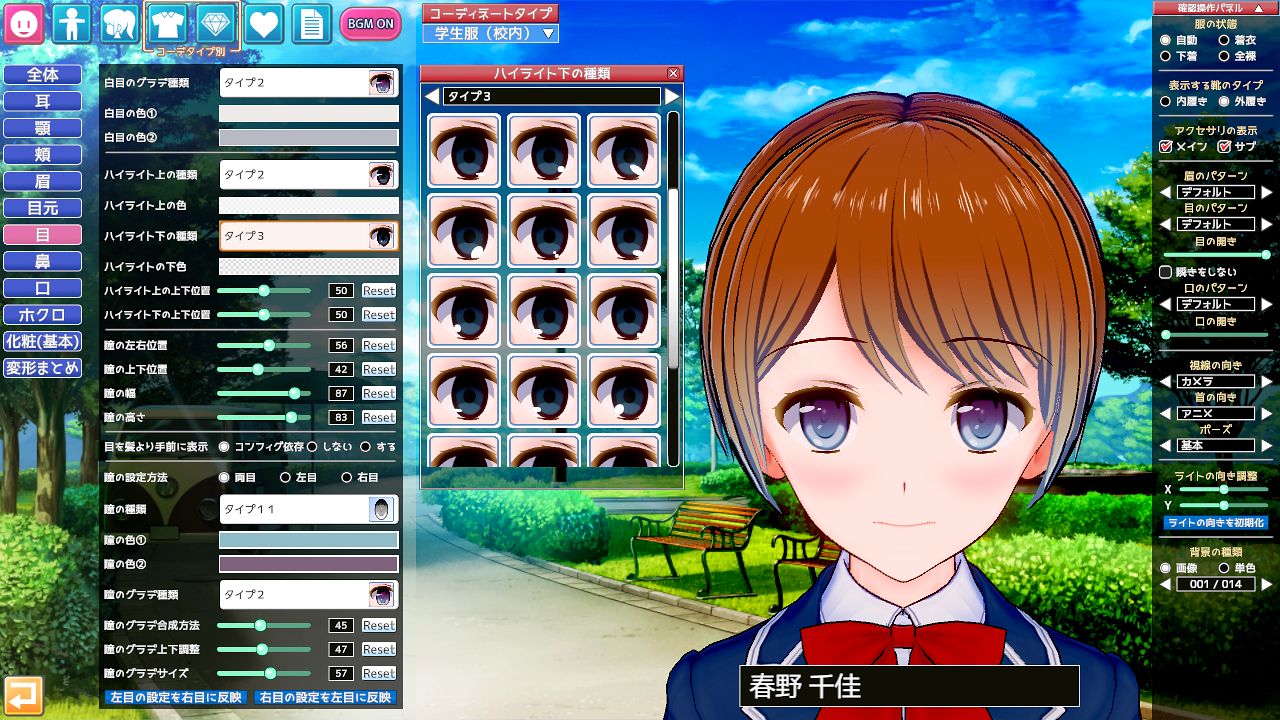Viewport: 1280px width, 720px height.
Task: Select the 鼻 nose category in sidebar
Action: (44, 261)
